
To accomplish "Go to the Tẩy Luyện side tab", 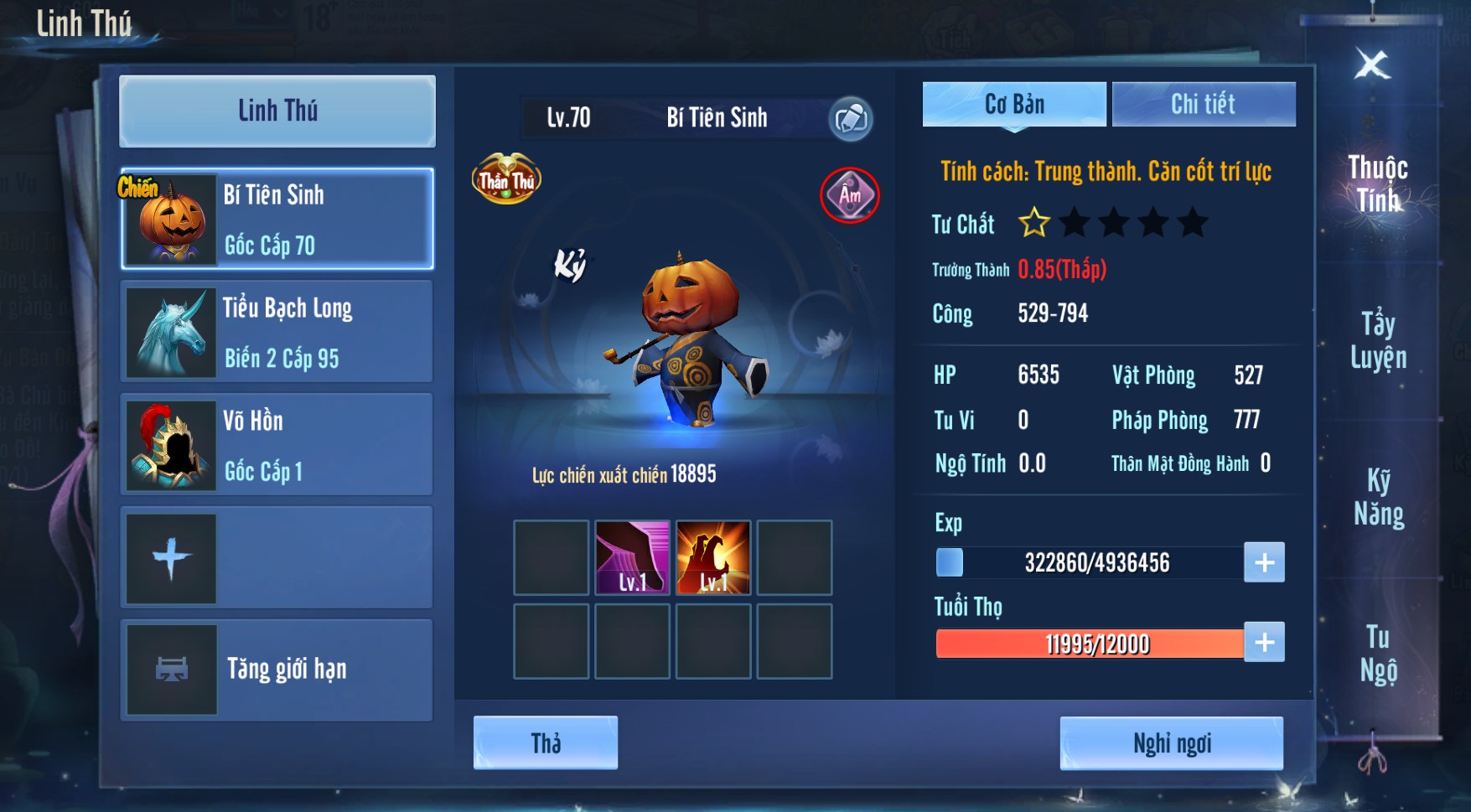I will [x=1378, y=340].
